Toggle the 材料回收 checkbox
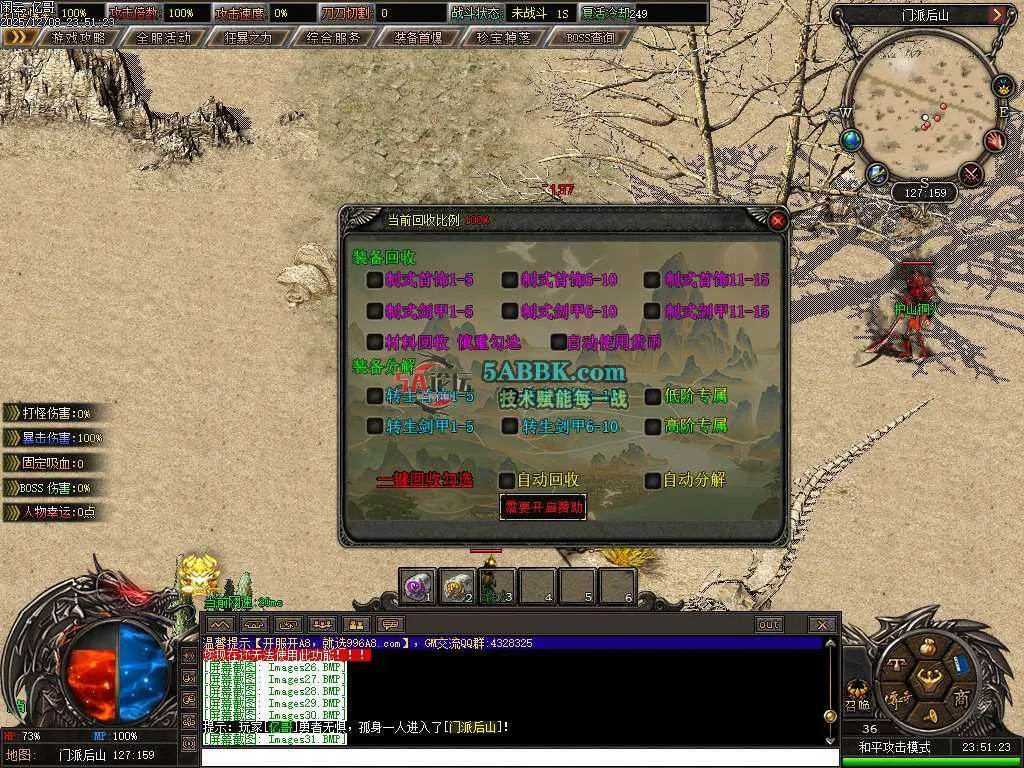The height and width of the screenshot is (768, 1024). point(375,342)
